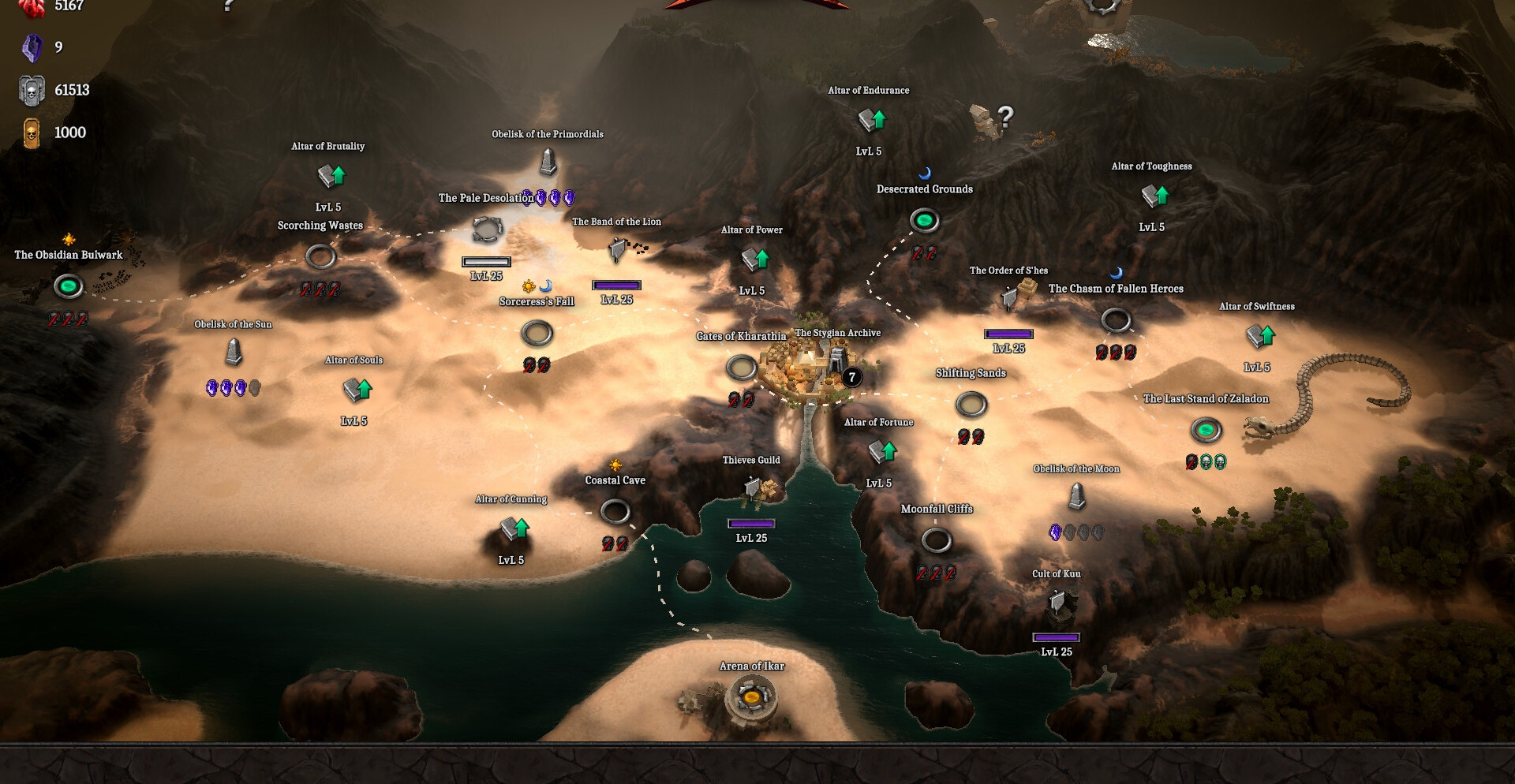1515x784 pixels.
Task: Enter The Pale Desolation node
Action: tap(487, 230)
